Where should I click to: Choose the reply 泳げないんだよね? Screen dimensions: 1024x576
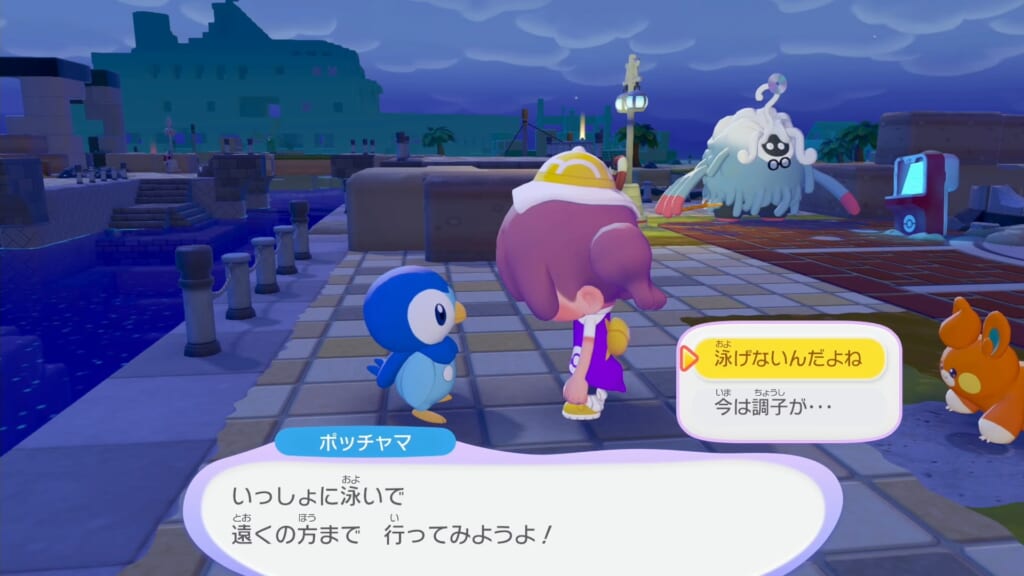coord(786,358)
